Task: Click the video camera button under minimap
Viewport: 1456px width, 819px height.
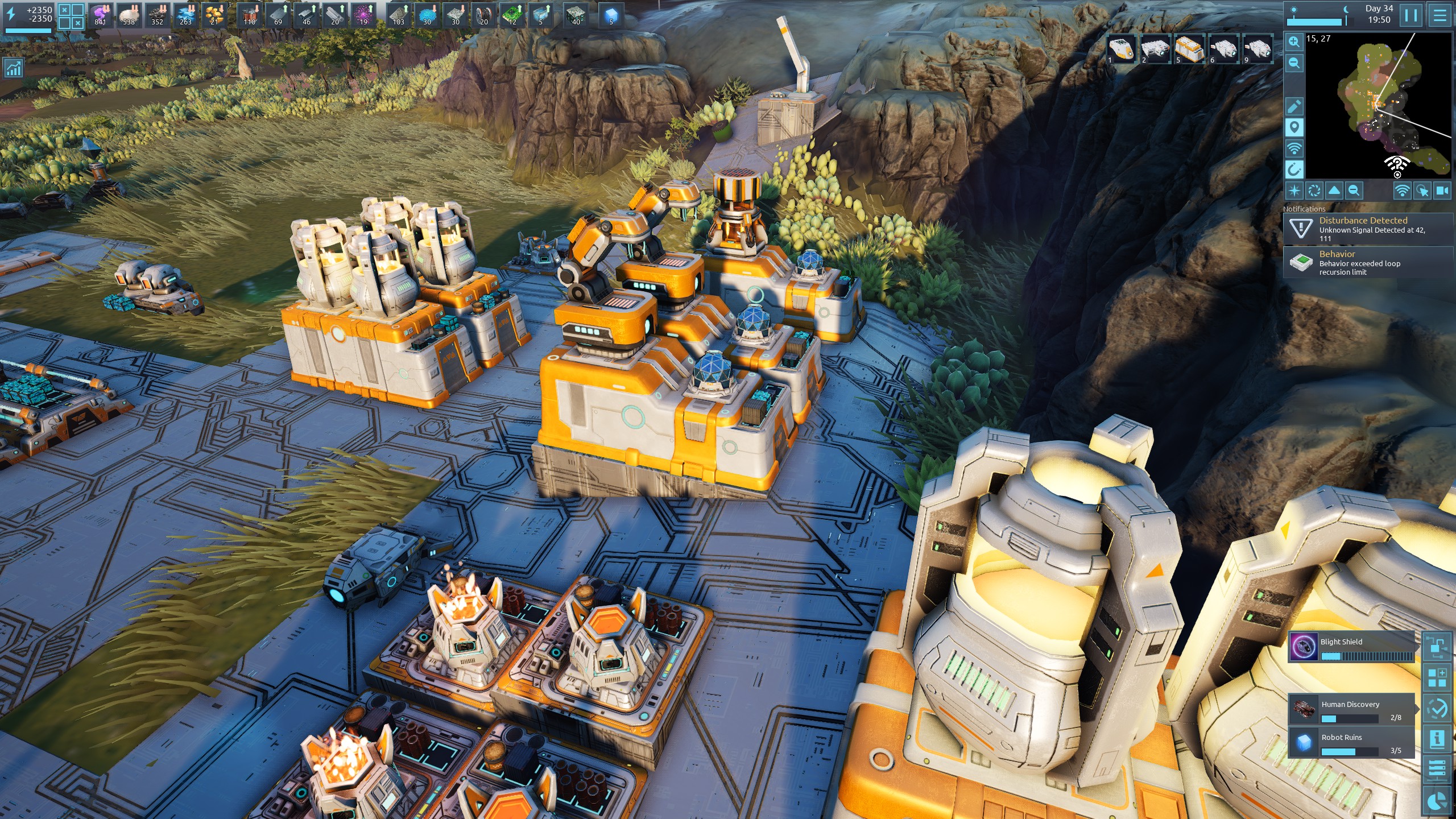Action: coord(1442,191)
